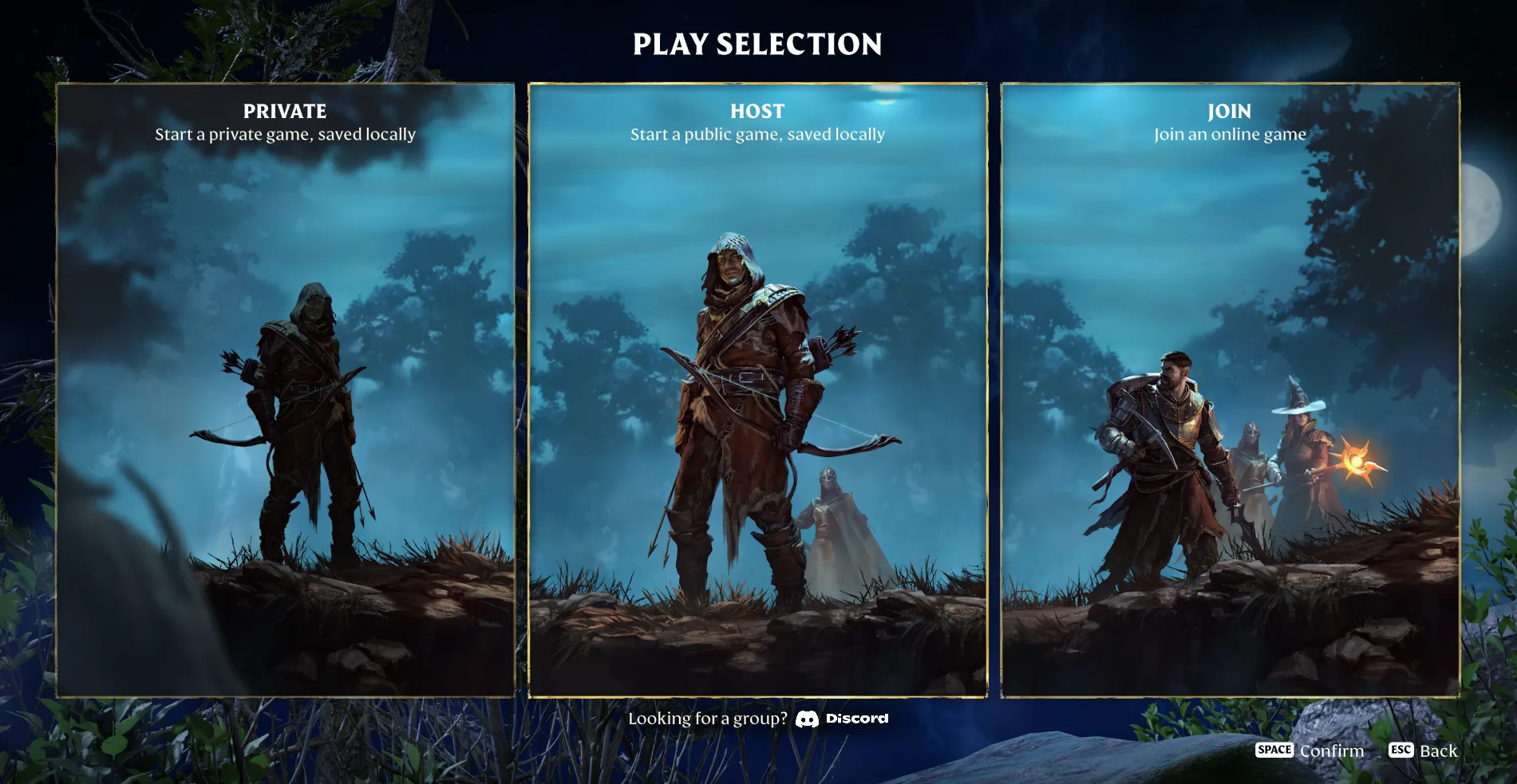Click 'Start a public game, saved locally' subtitle
The height and width of the screenshot is (784, 1517).
point(757,134)
